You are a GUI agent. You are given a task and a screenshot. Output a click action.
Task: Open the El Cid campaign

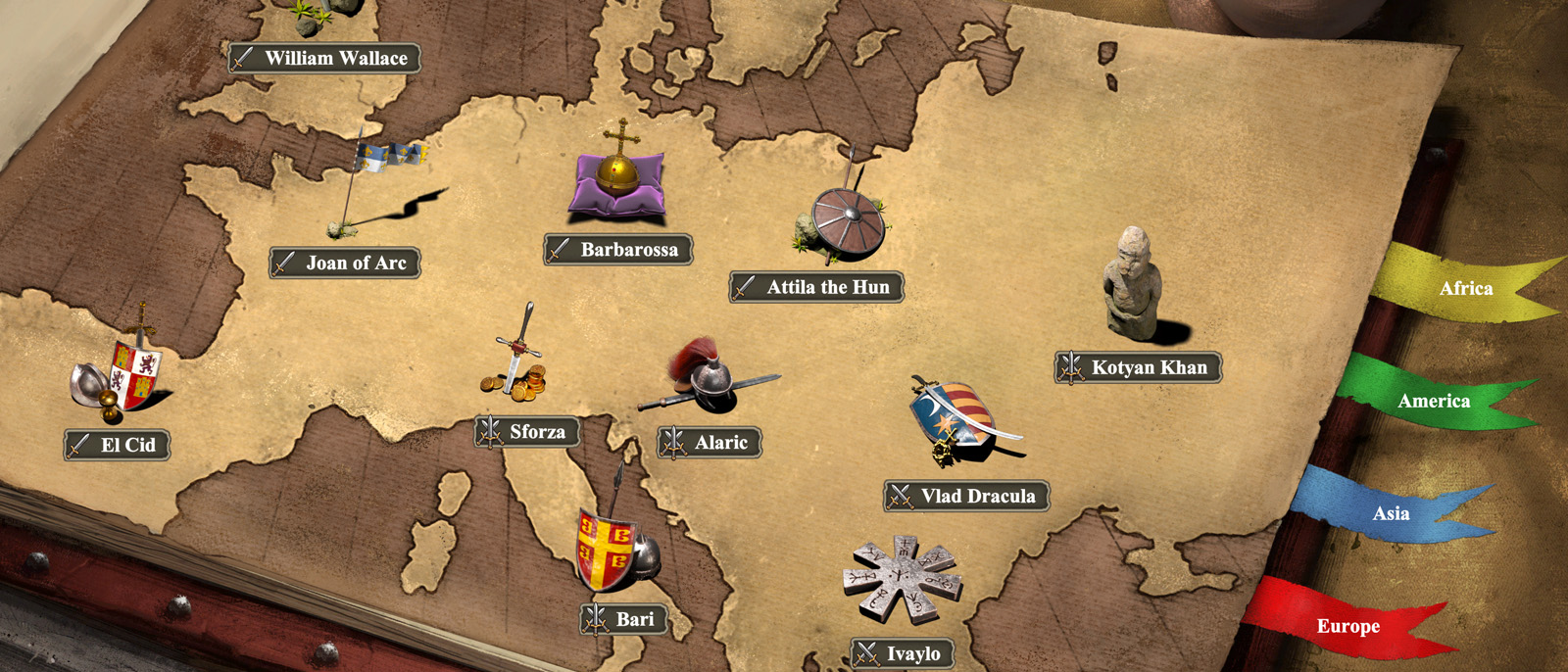118,445
